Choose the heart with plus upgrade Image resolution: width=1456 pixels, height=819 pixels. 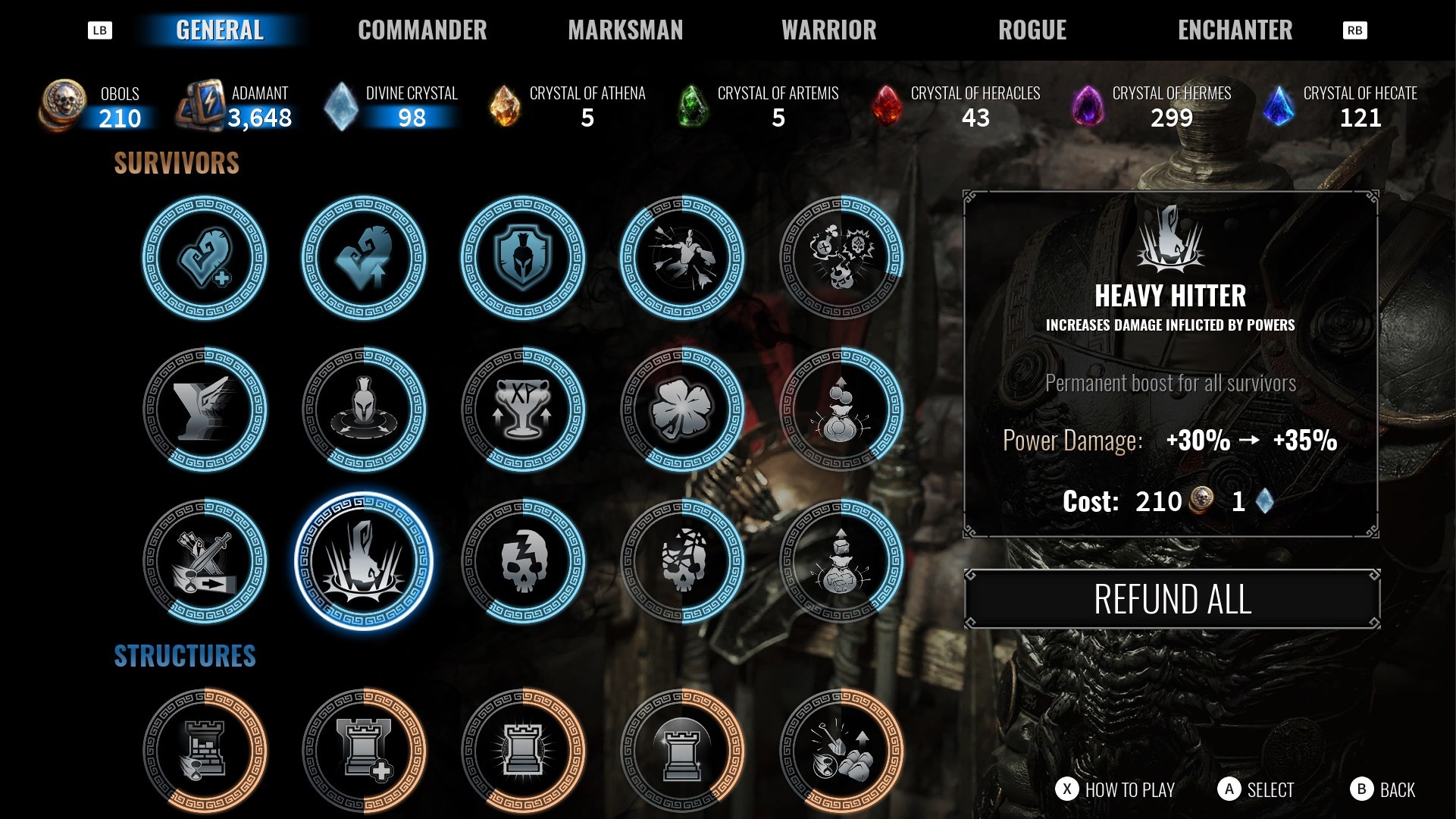tap(205, 258)
